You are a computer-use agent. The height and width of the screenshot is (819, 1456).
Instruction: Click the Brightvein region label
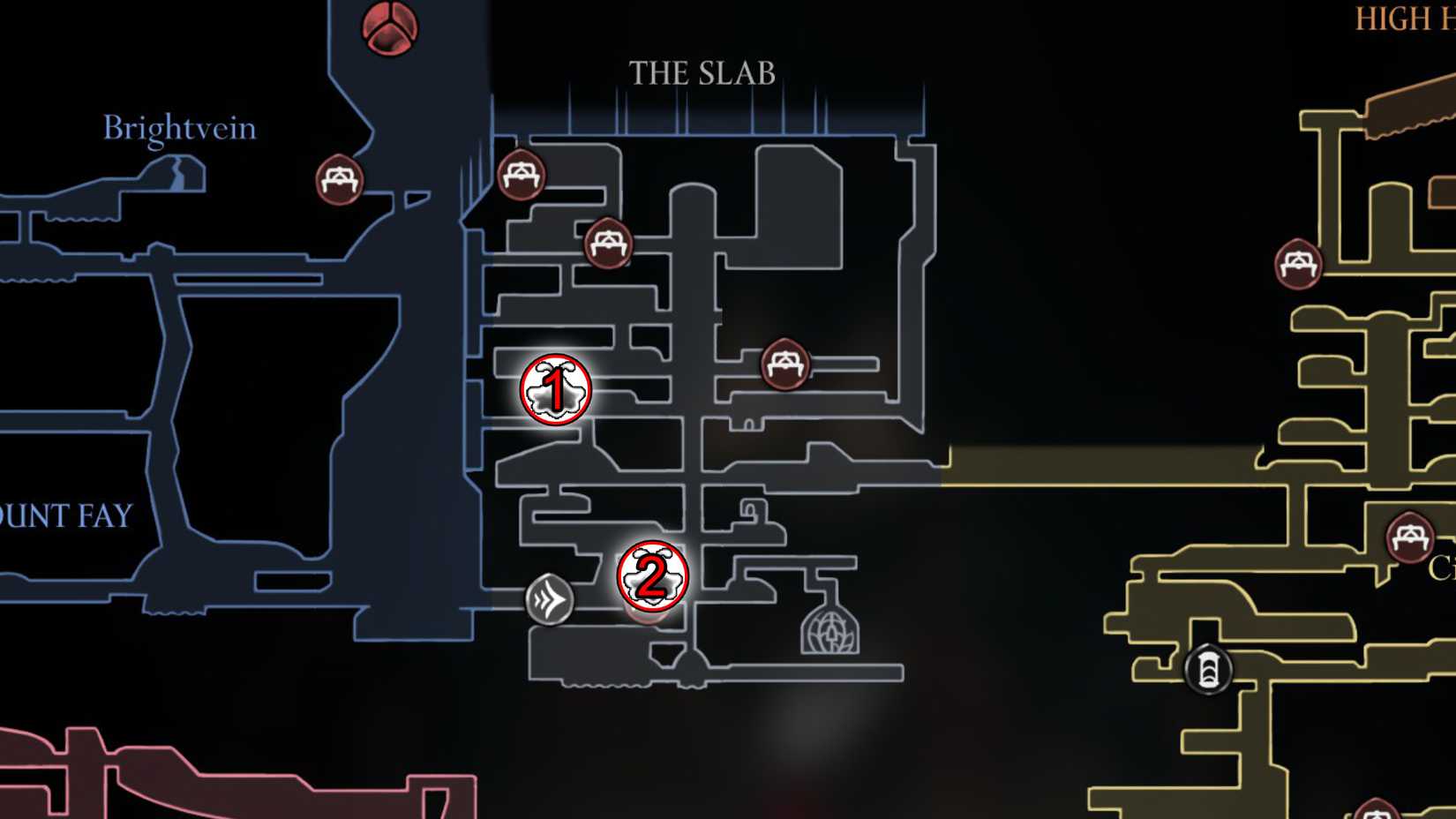pyautogui.click(x=179, y=128)
